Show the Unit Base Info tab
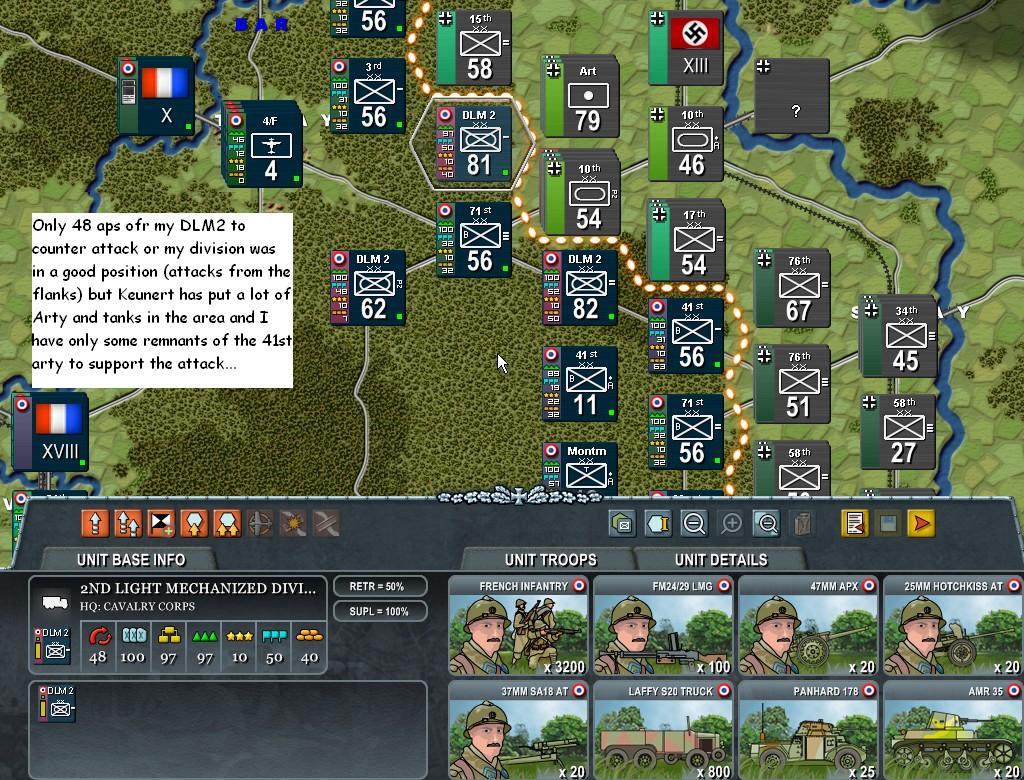Viewport: 1024px width, 780px height. coord(130,560)
